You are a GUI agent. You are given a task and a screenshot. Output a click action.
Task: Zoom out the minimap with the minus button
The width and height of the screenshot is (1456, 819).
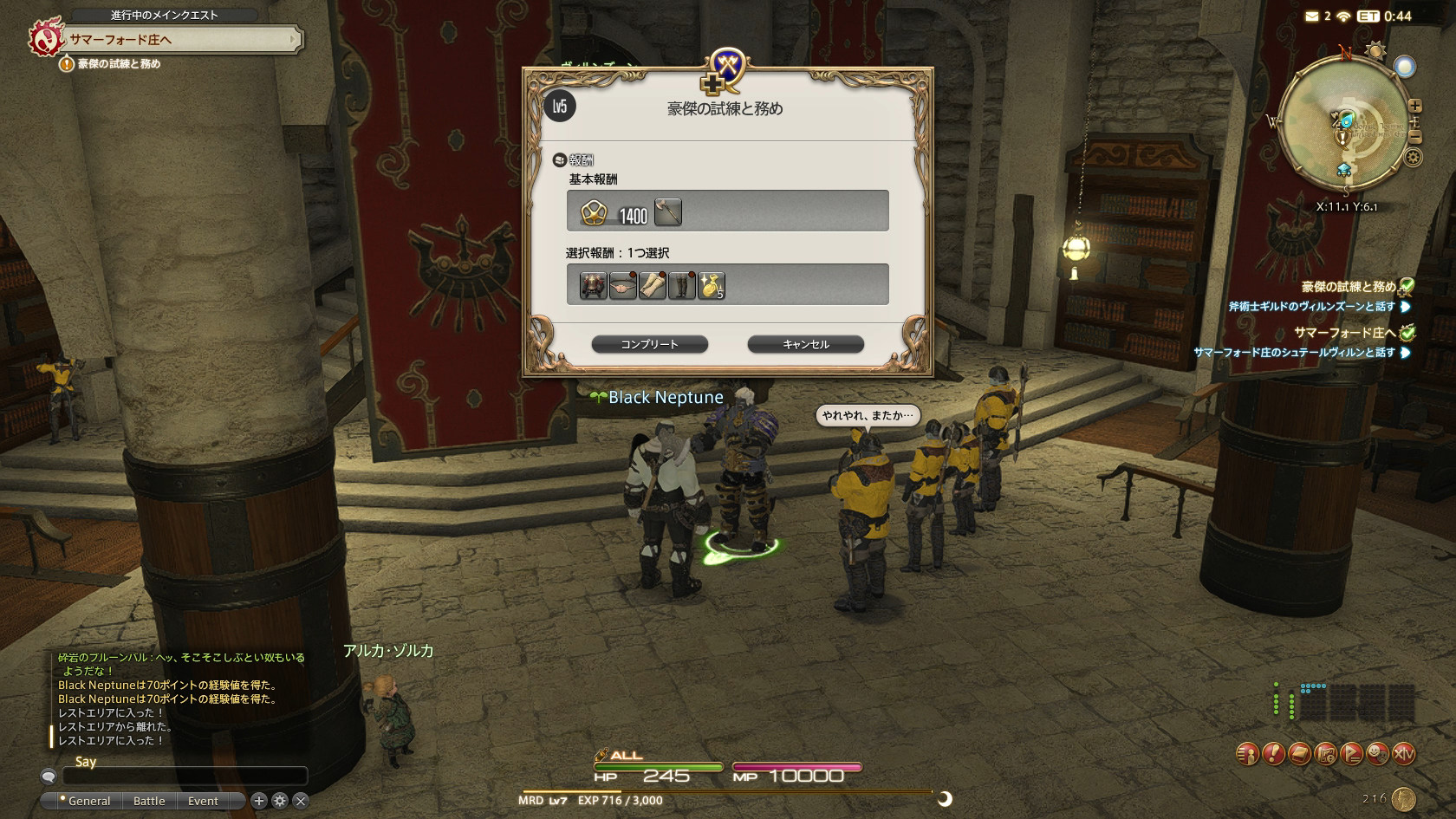click(x=1415, y=137)
